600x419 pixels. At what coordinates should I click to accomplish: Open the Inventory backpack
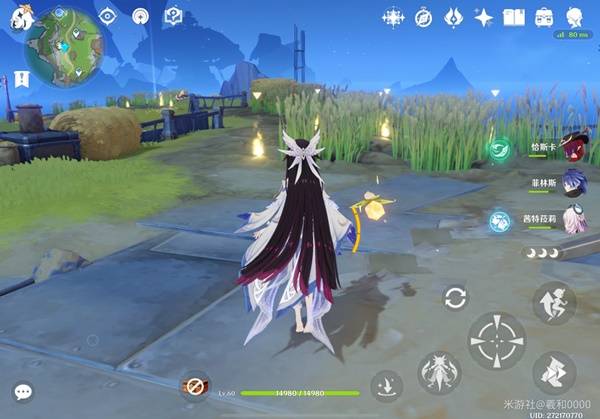click(544, 17)
